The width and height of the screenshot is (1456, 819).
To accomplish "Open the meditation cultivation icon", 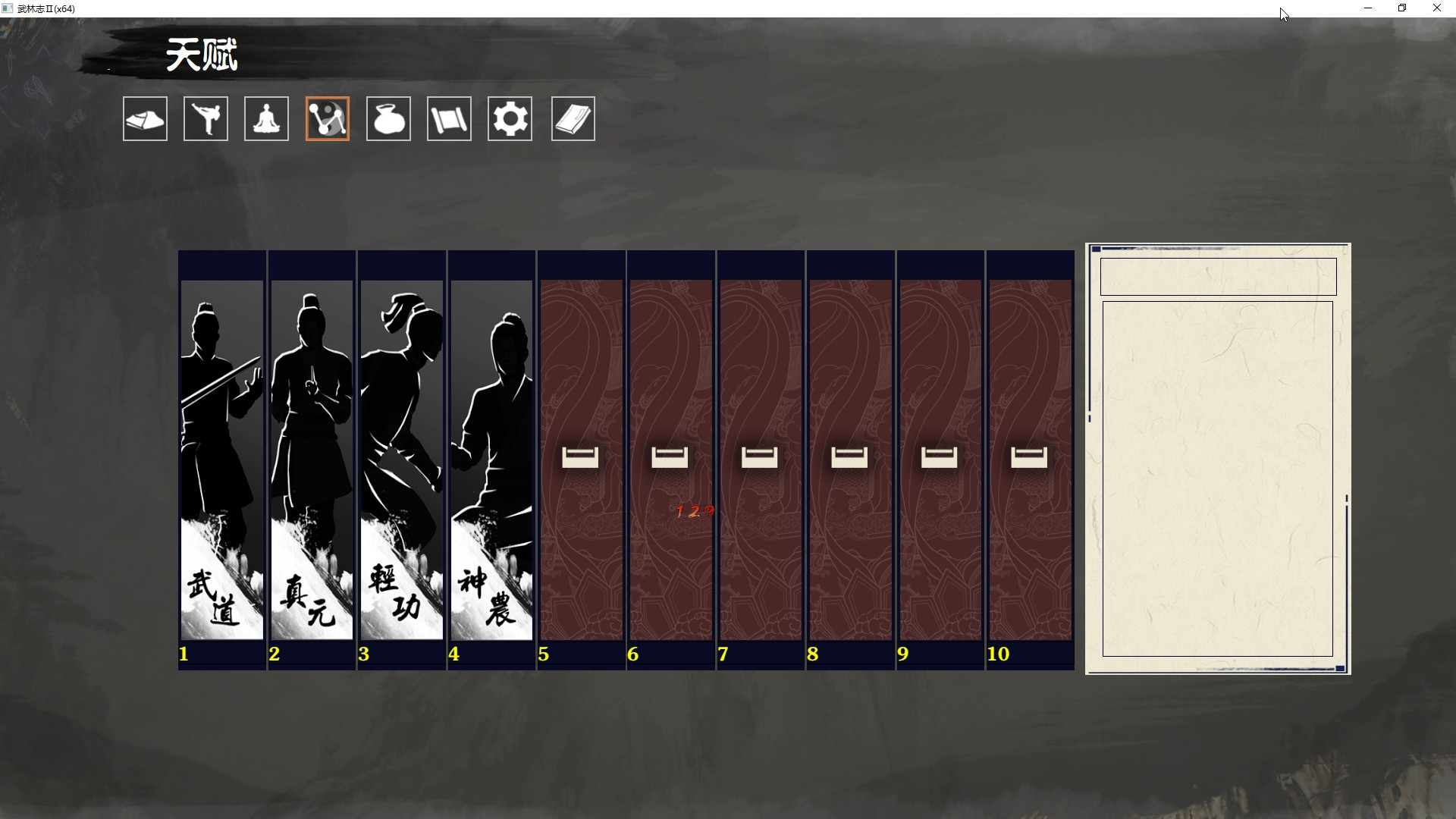I will (266, 118).
